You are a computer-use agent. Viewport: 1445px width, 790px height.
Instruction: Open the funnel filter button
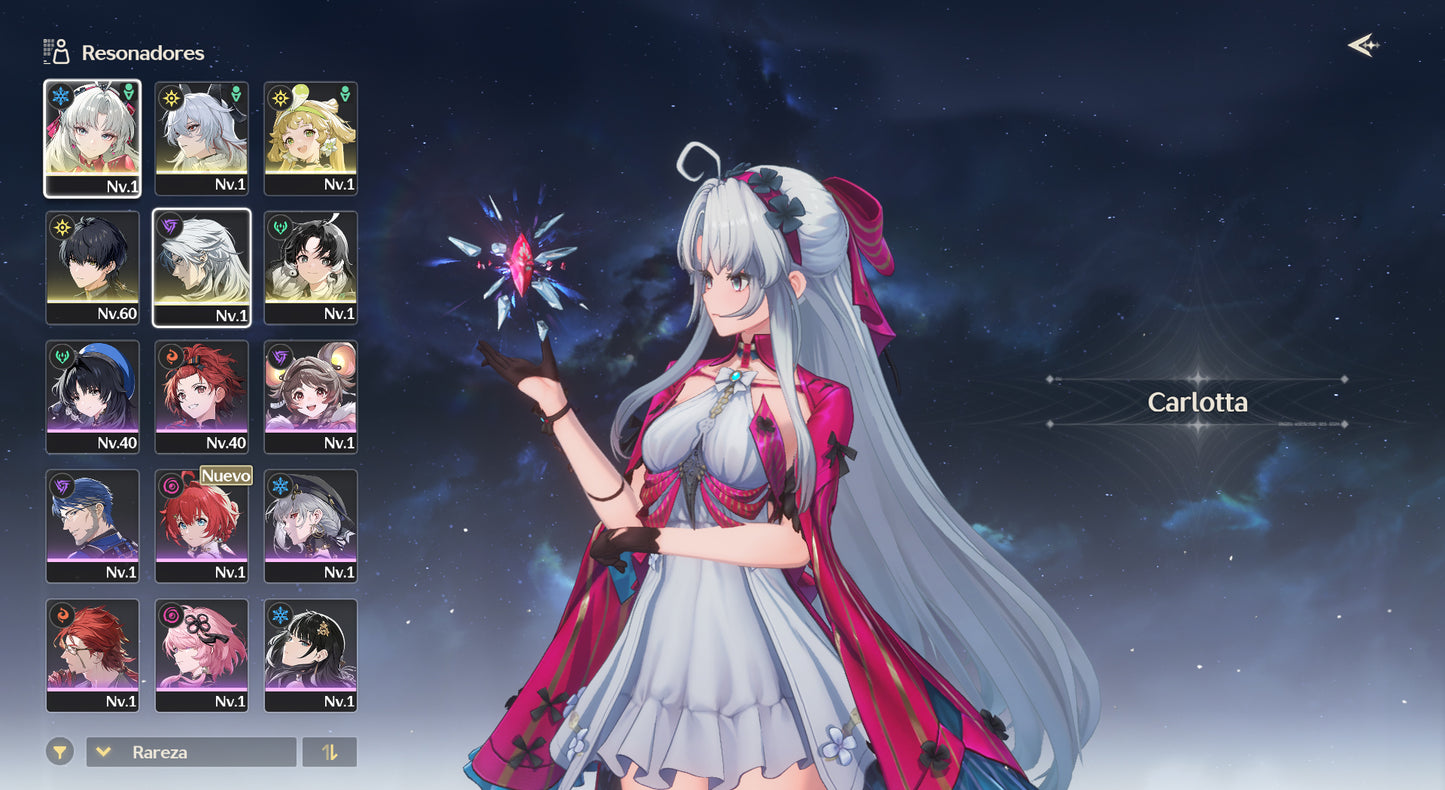tap(60, 751)
